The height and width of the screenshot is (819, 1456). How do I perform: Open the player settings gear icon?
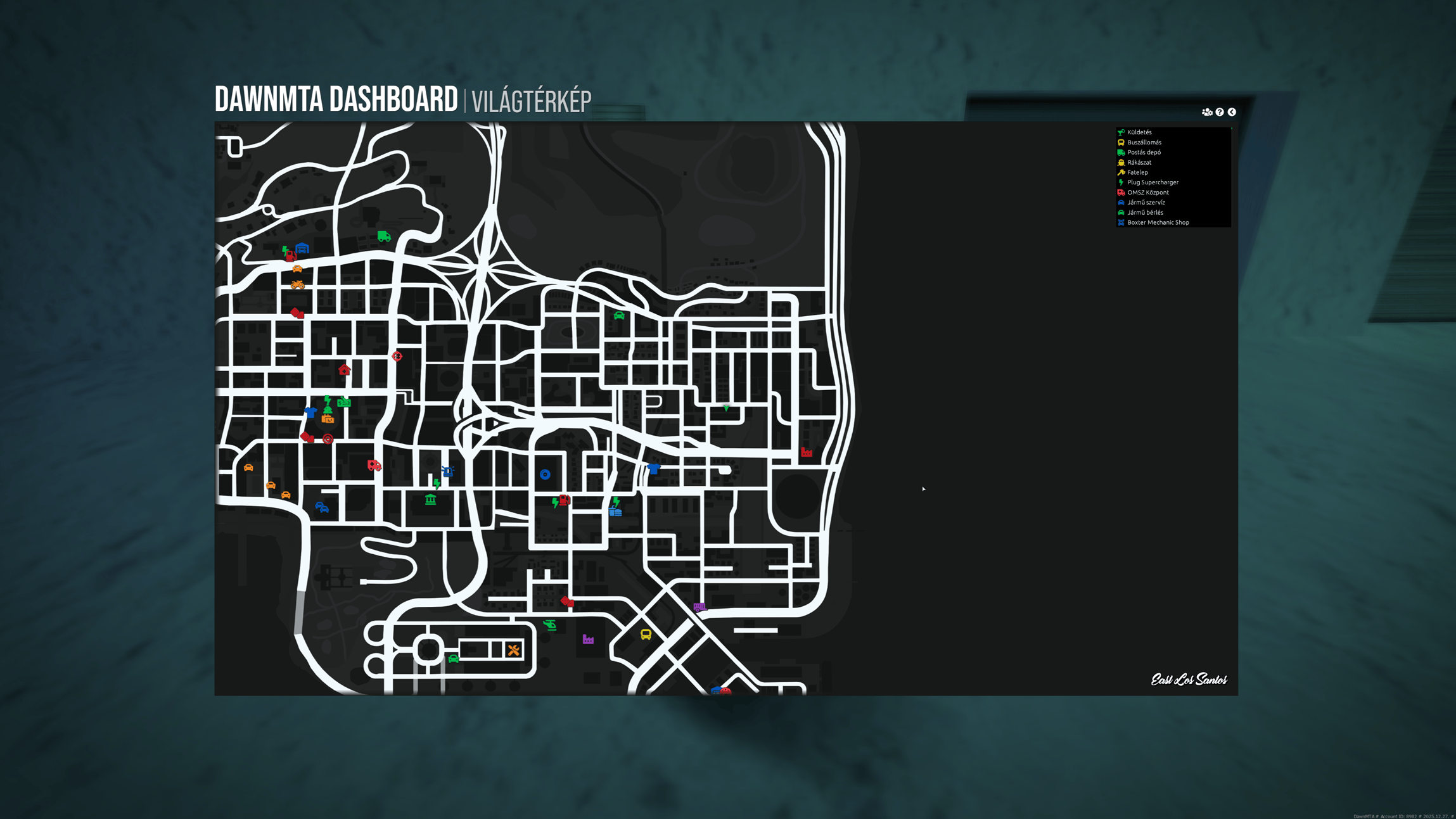[1207, 112]
